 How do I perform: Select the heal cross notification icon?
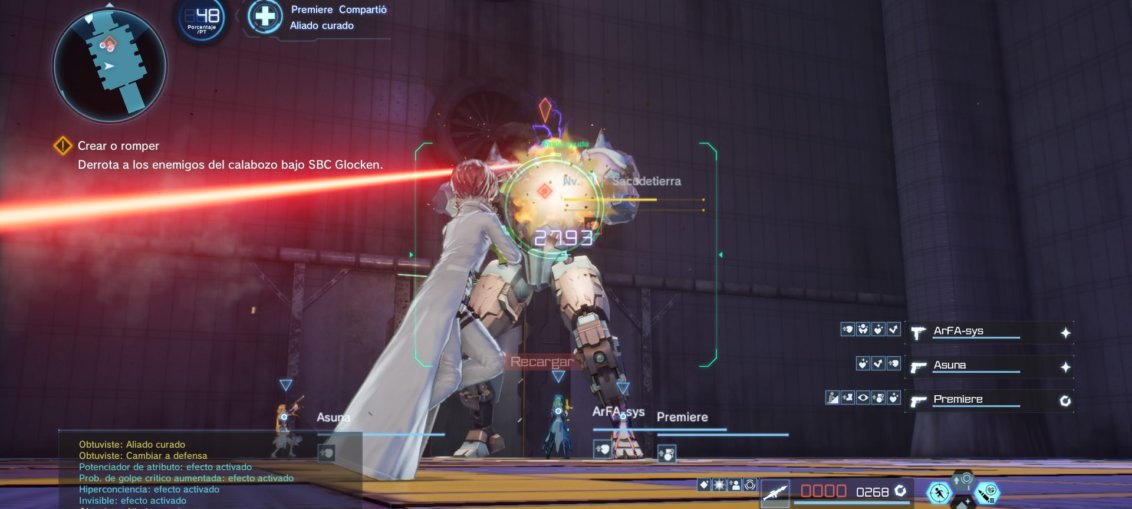tap(265, 17)
